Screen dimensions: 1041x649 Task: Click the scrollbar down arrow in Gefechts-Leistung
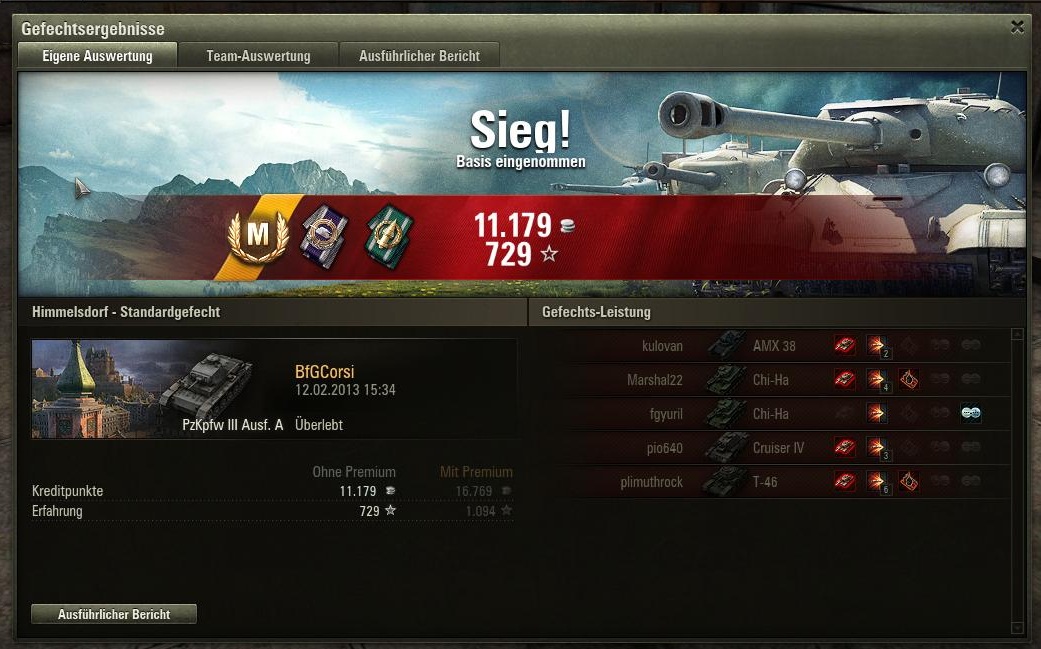click(x=1018, y=627)
